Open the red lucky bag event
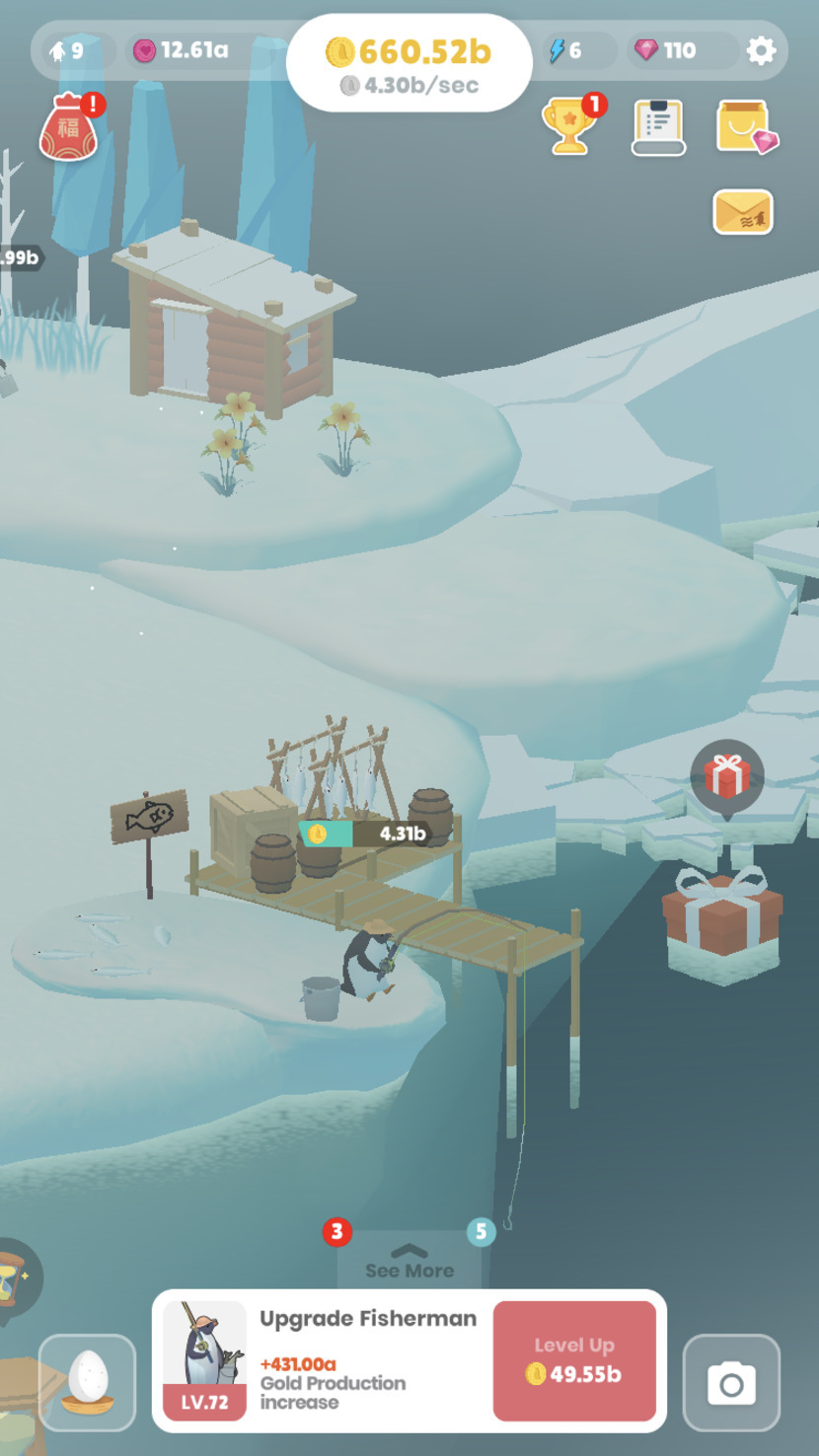Viewport: 819px width, 1456px height. (68, 128)
